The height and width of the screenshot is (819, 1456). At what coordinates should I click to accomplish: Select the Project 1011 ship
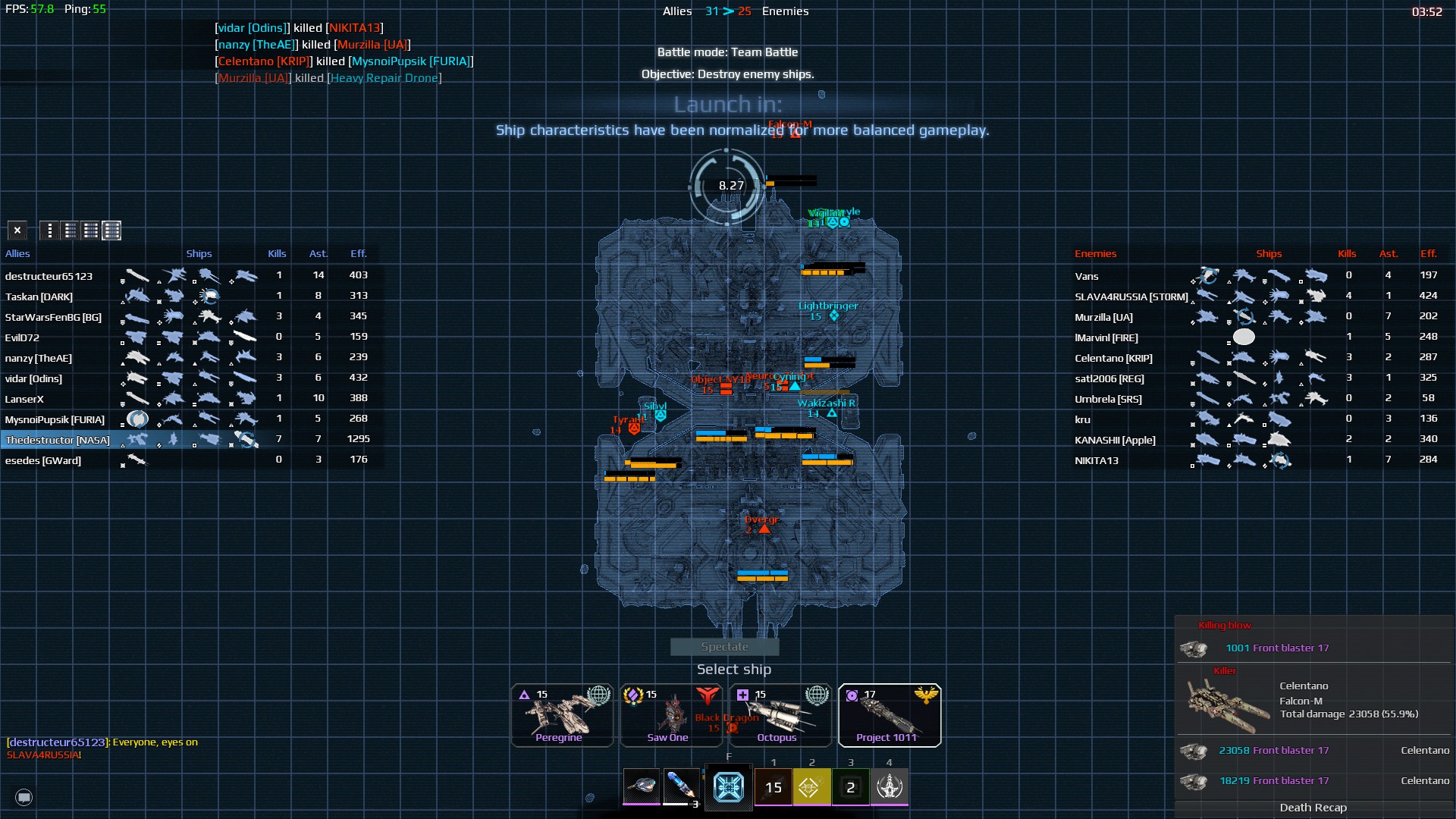coord(890,715)
